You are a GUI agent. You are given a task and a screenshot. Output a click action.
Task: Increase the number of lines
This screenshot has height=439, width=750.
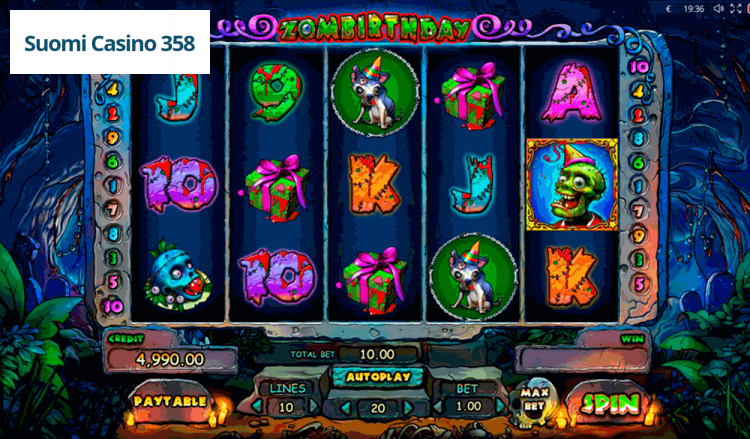315,407
